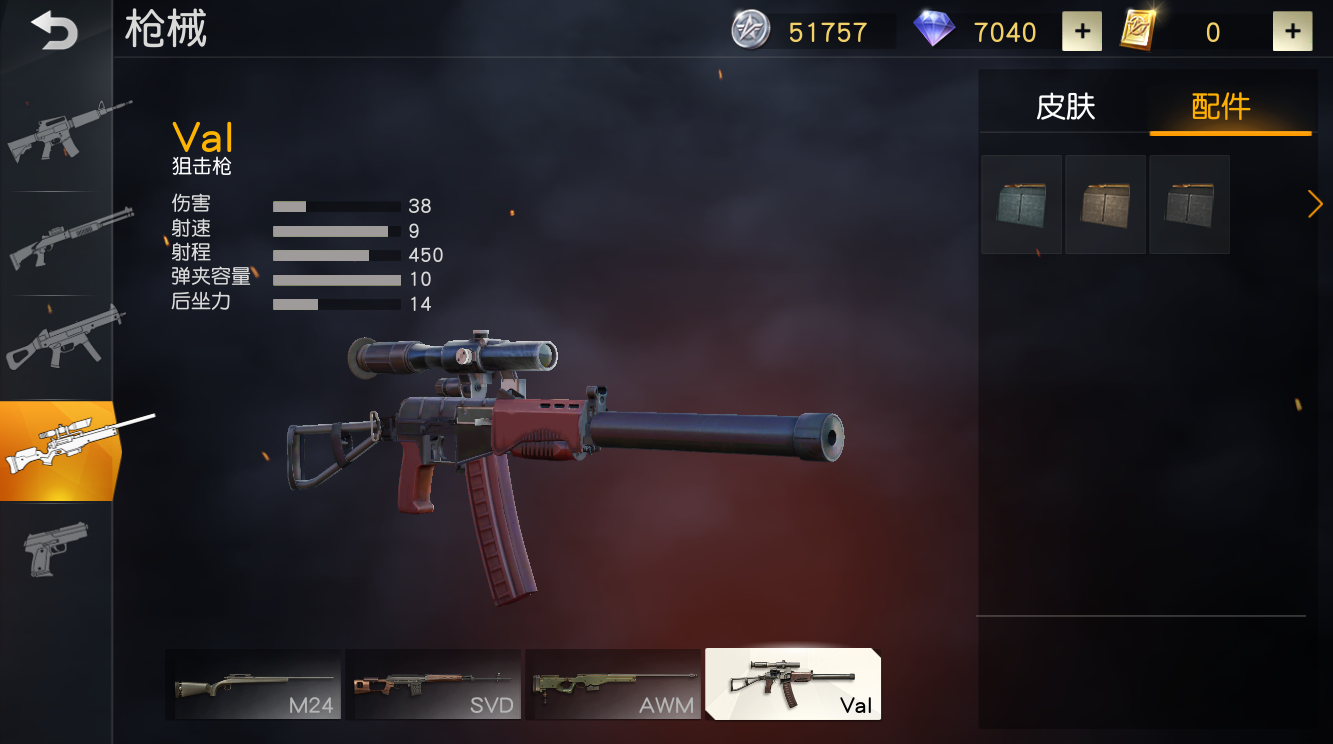Choose the SVD rifle

433,685
